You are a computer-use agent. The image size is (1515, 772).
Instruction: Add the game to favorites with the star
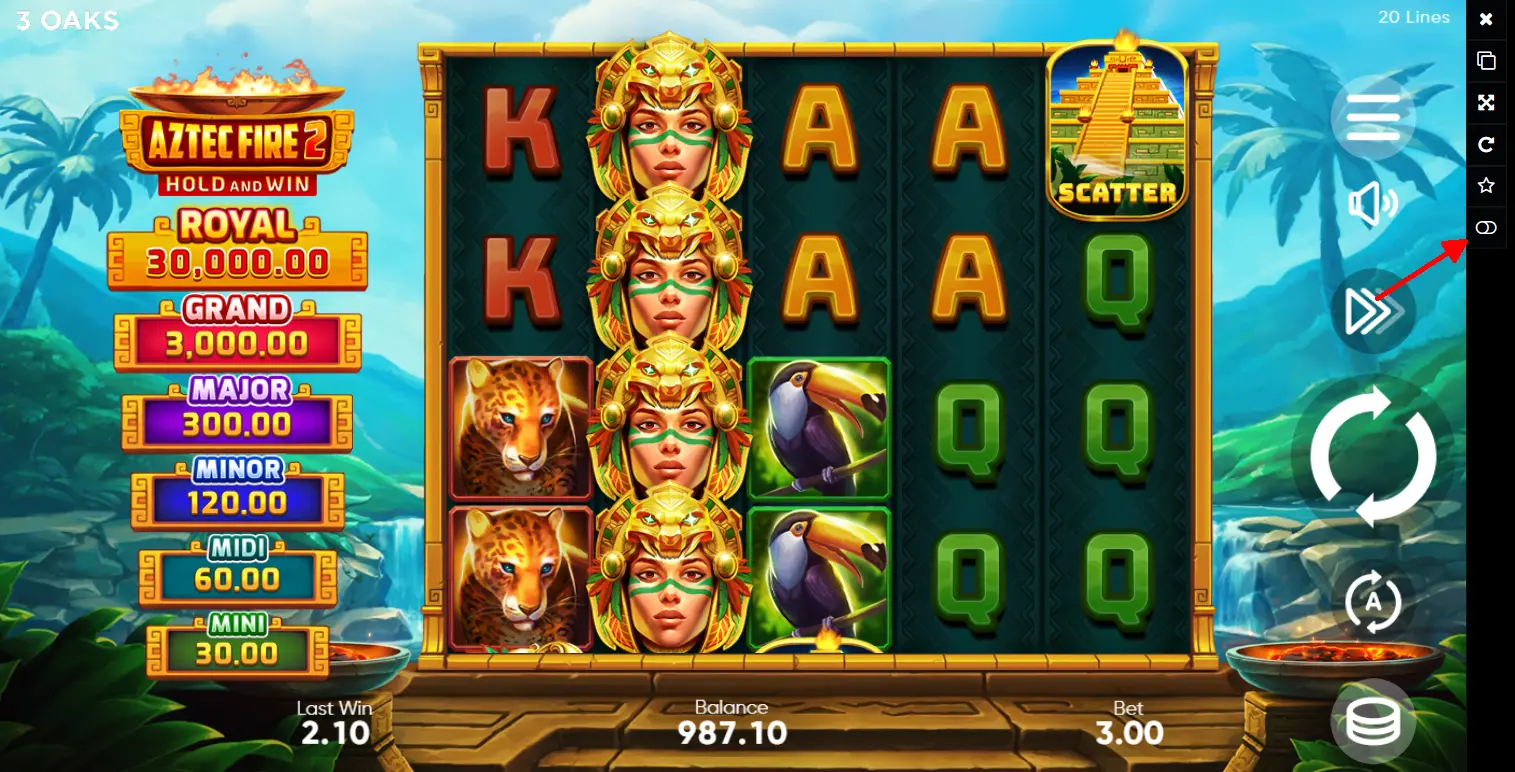tap(1486, 186)
